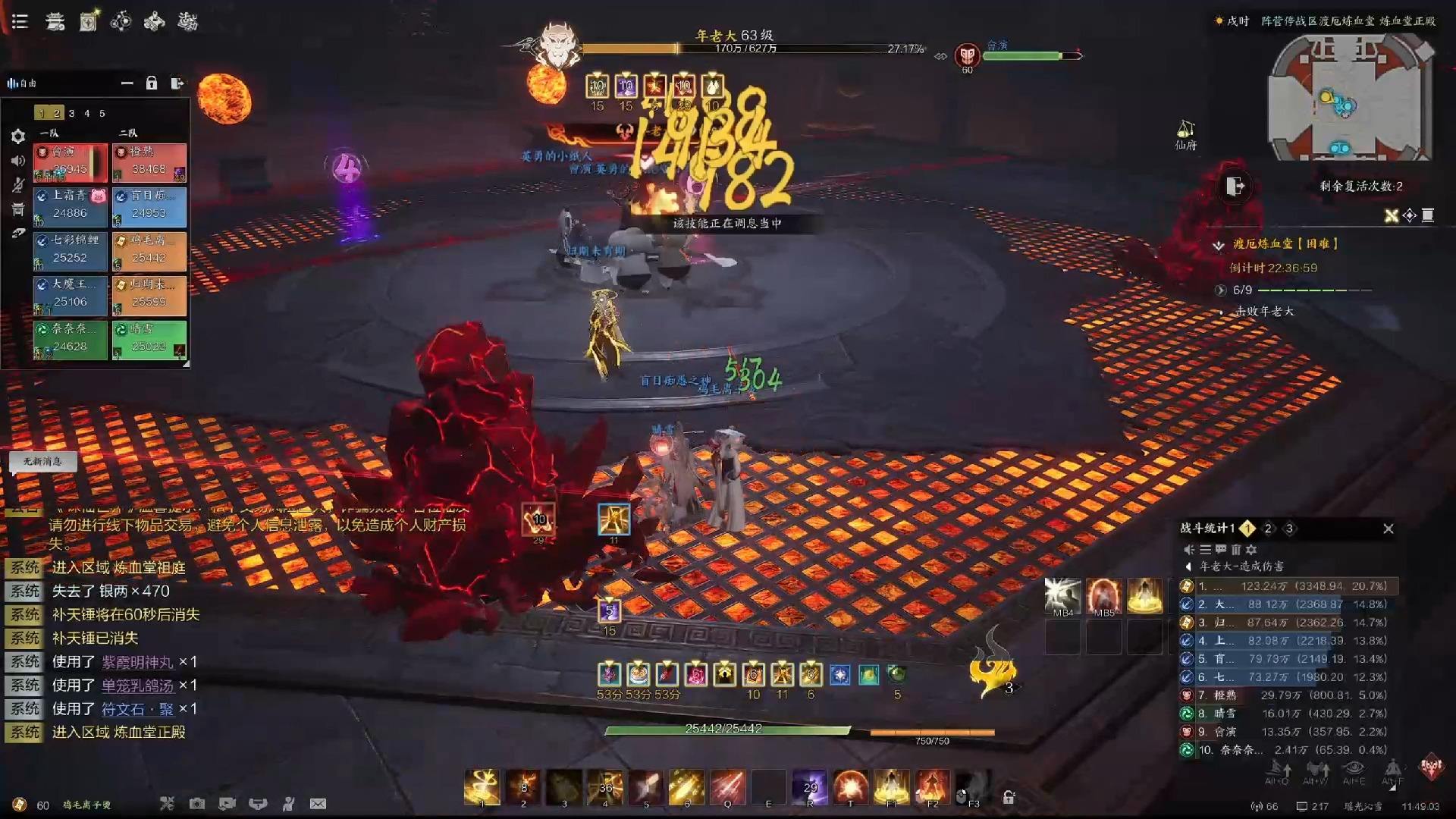This screenshot has width=1456, height=819.
Task: Use the purple skill on key R
Action: [x=809, y=787]
